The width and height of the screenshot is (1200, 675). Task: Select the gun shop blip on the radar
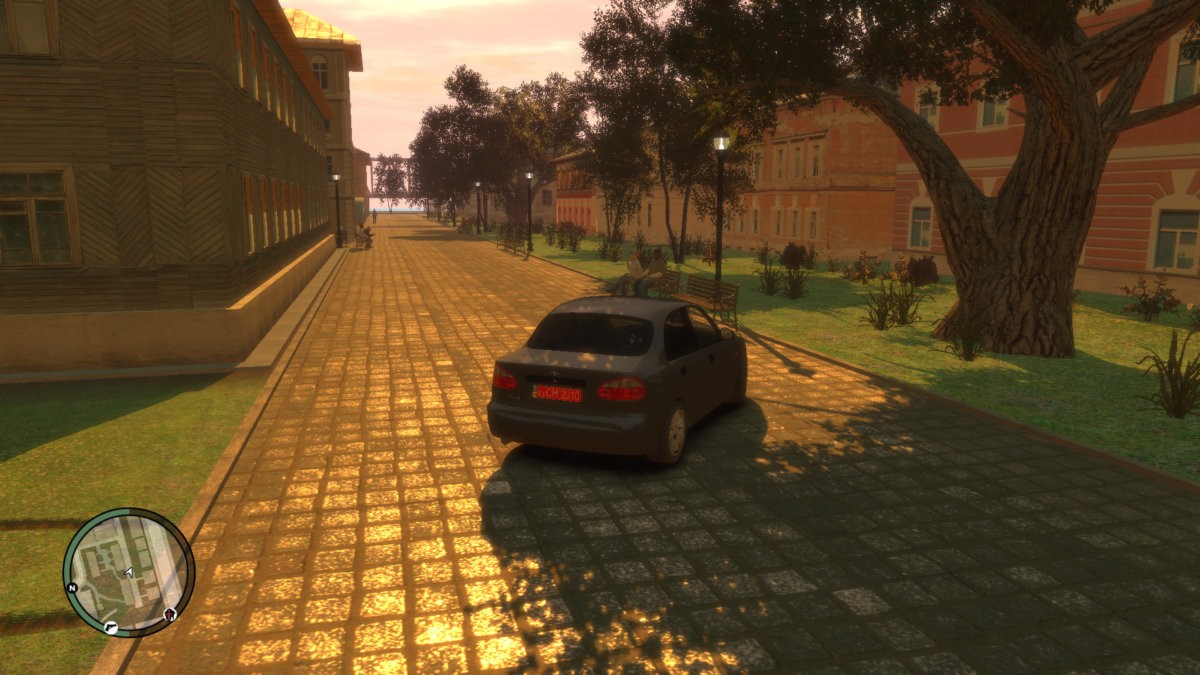110,627
